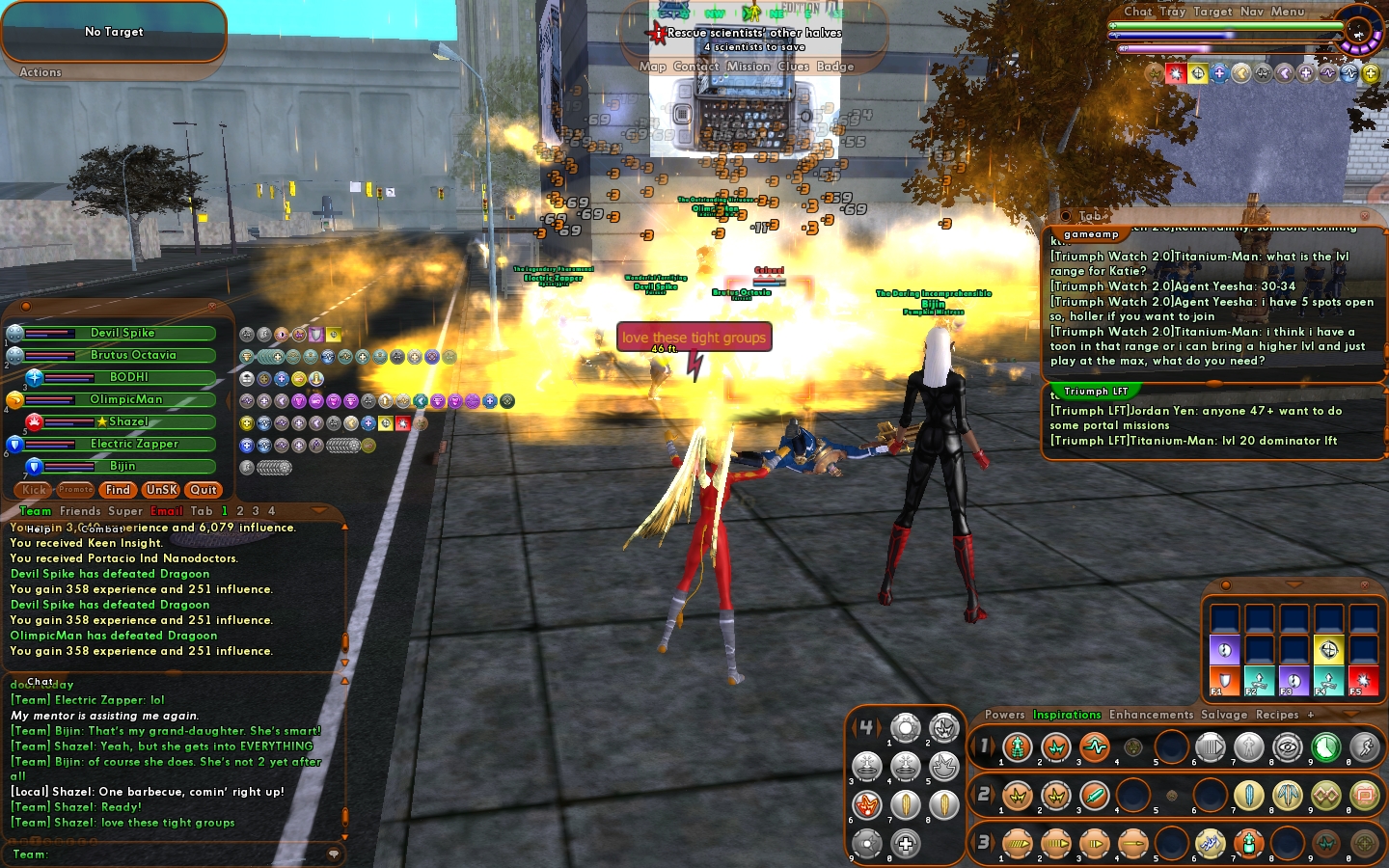Open the Enhancements window
This screenshot has height=868, width=1389.
click(x=1151, y=715)
